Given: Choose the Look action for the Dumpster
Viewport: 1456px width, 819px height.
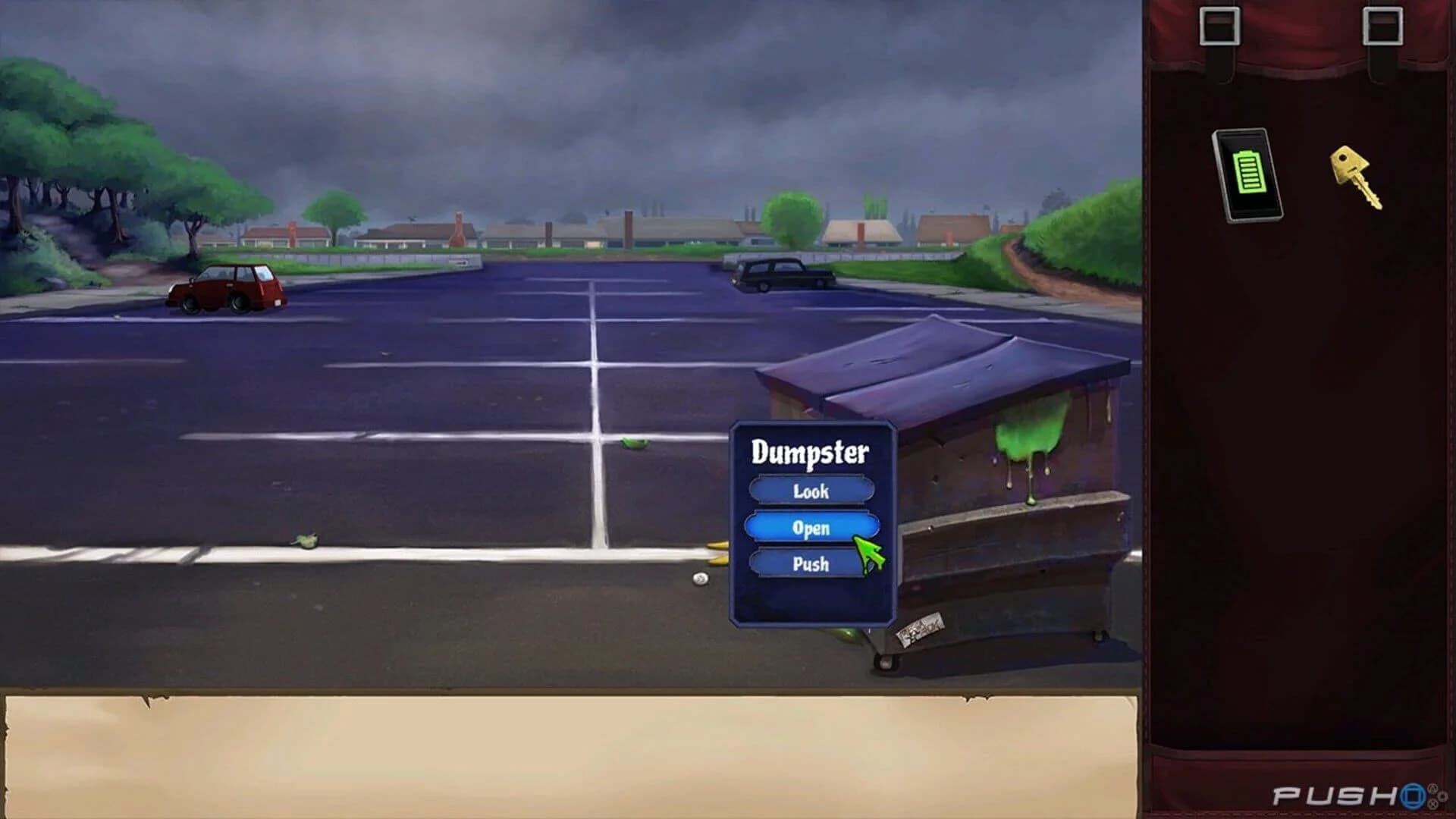Looking at the screenshot, I should pos(813,491).
